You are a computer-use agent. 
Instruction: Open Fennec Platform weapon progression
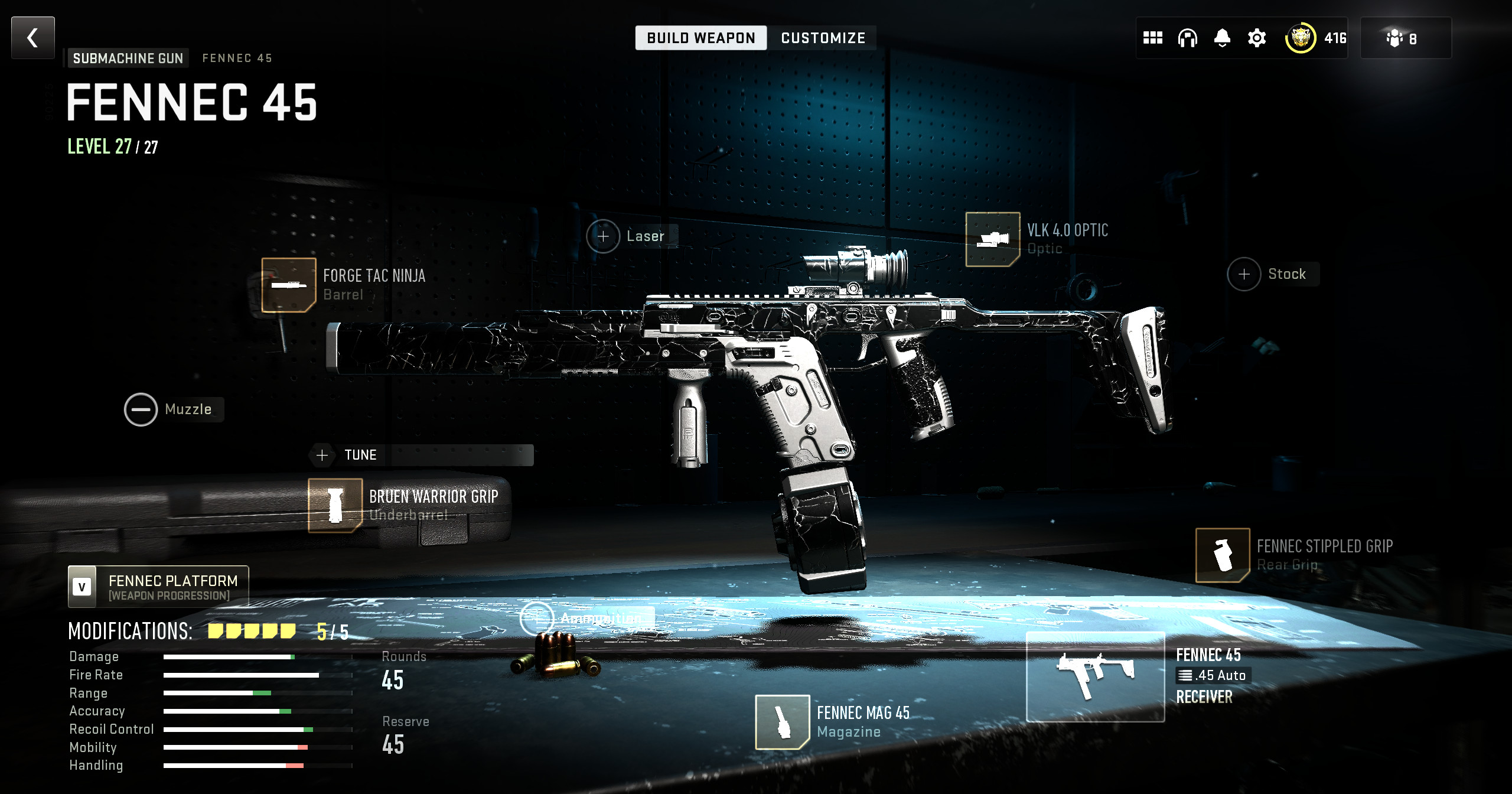158,587
